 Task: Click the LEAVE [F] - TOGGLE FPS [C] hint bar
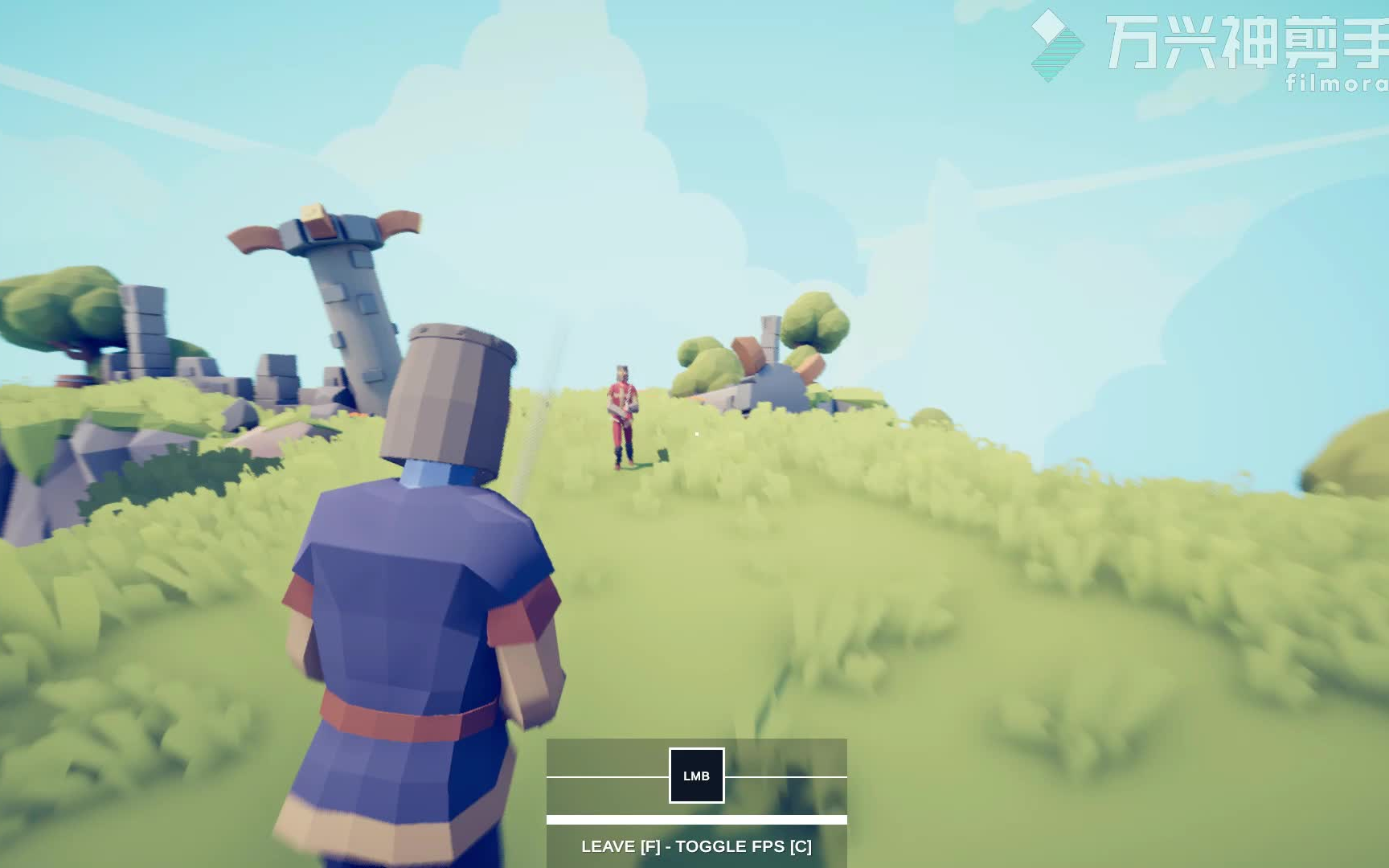[696, 846]
